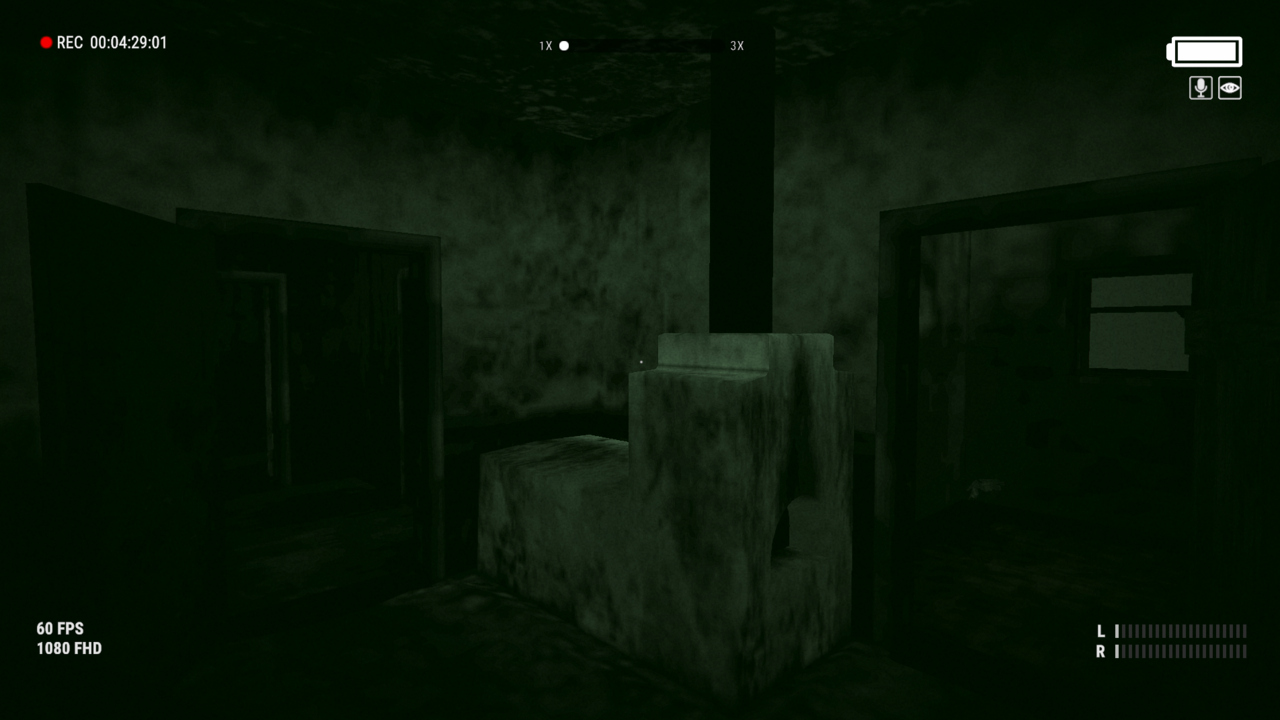Viewport: 1280px width, 720px height.
Task: Click the 3X zoom level label
Action: point(737,45)
